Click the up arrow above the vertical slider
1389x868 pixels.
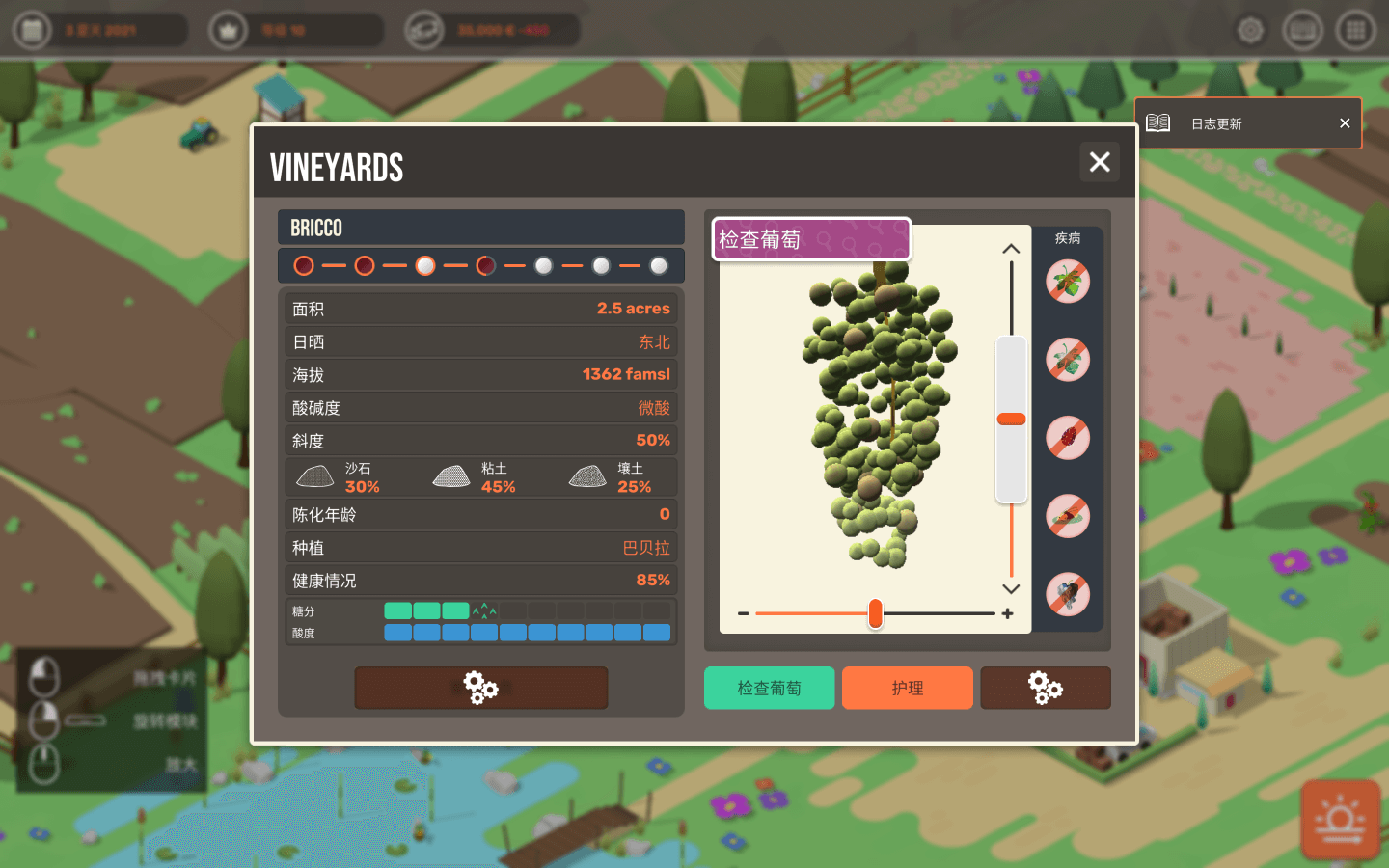click(x=1011, y=249)
